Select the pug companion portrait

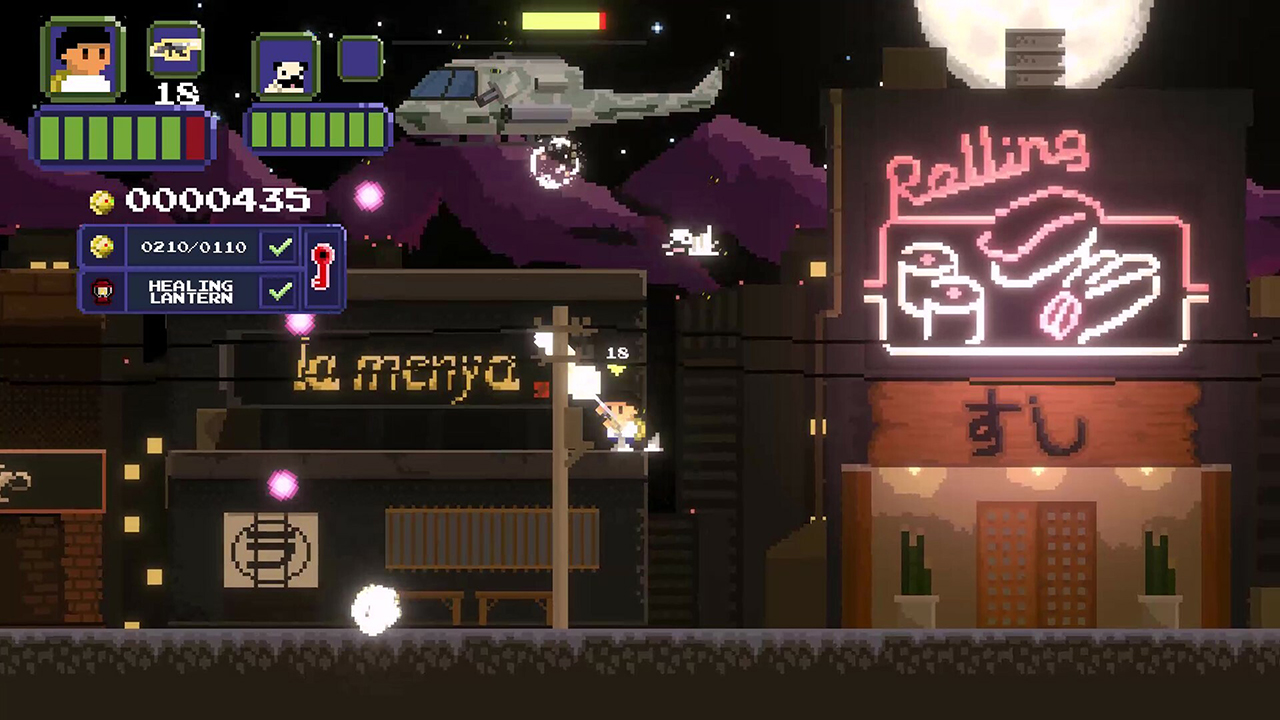tap(287, 67)
